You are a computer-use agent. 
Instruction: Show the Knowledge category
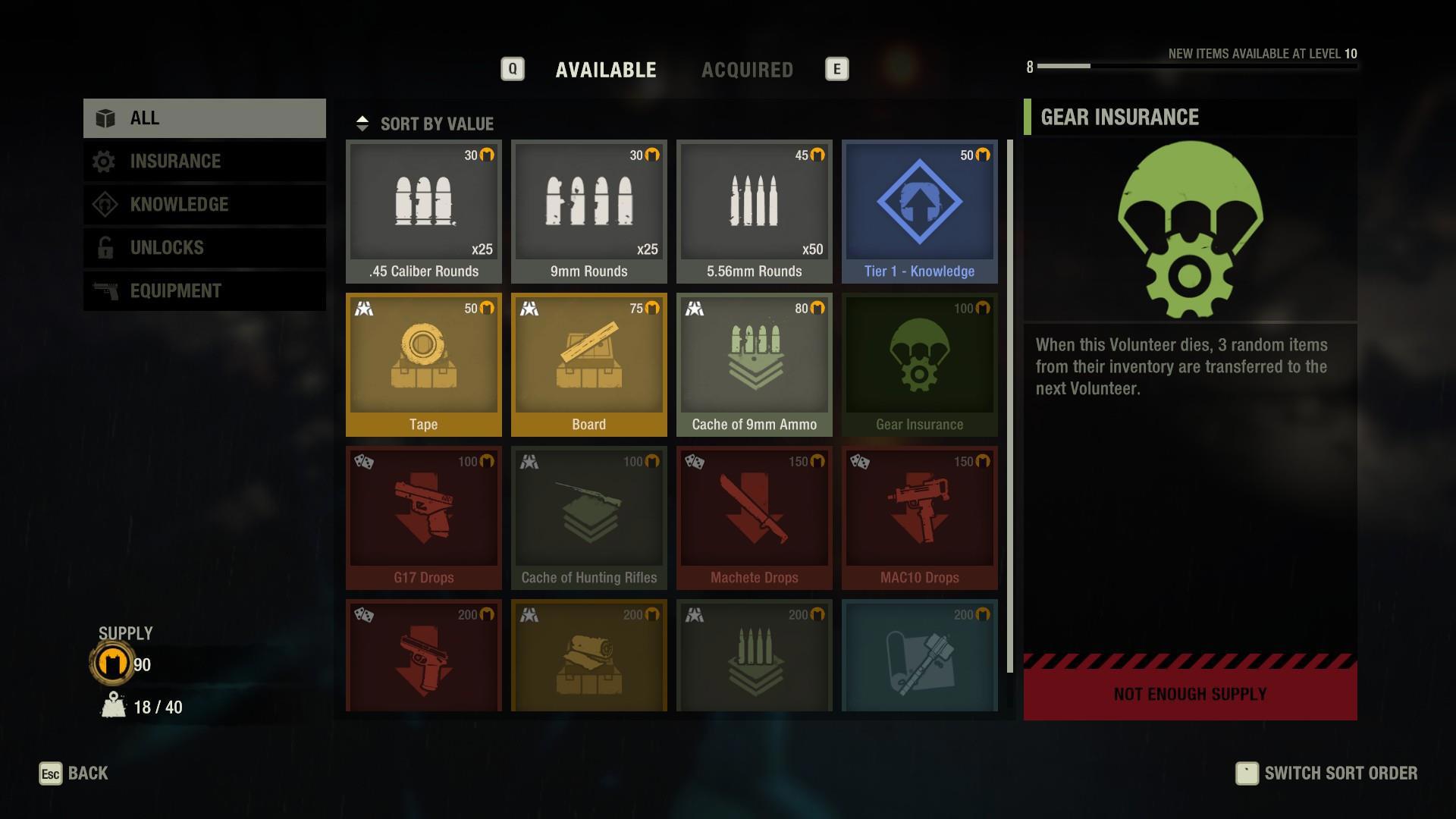205,205
